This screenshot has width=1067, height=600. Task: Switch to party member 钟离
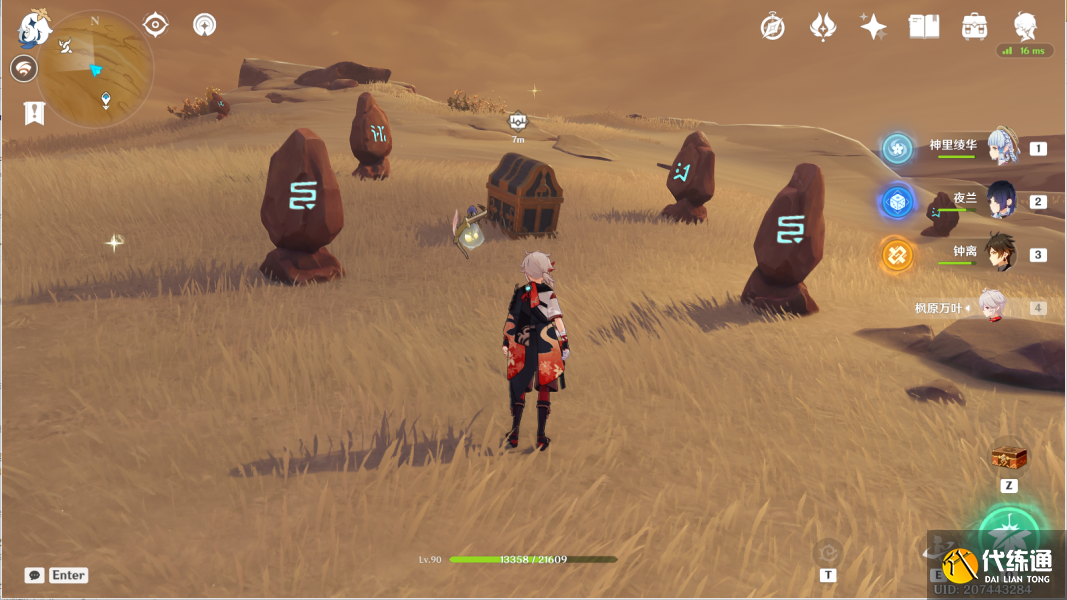pos(1001,253)
